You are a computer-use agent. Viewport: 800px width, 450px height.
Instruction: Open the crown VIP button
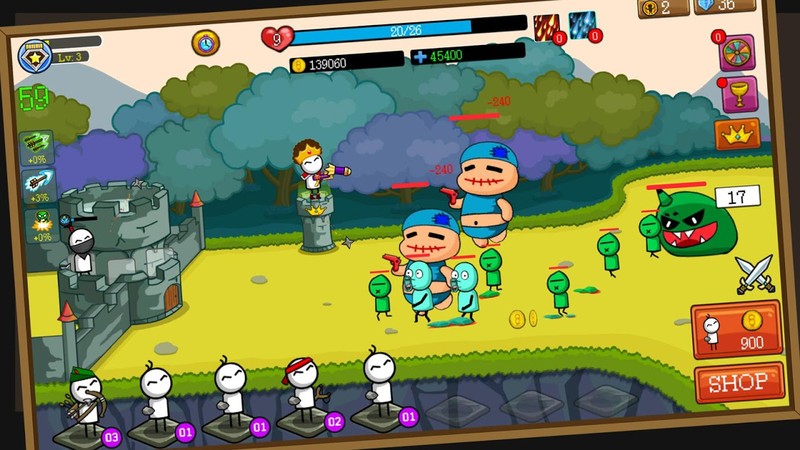click(x=737, y=134)
